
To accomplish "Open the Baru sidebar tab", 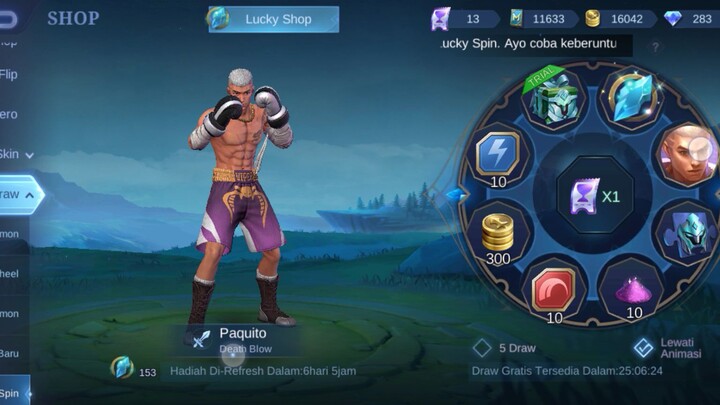I will coord(10,352).
